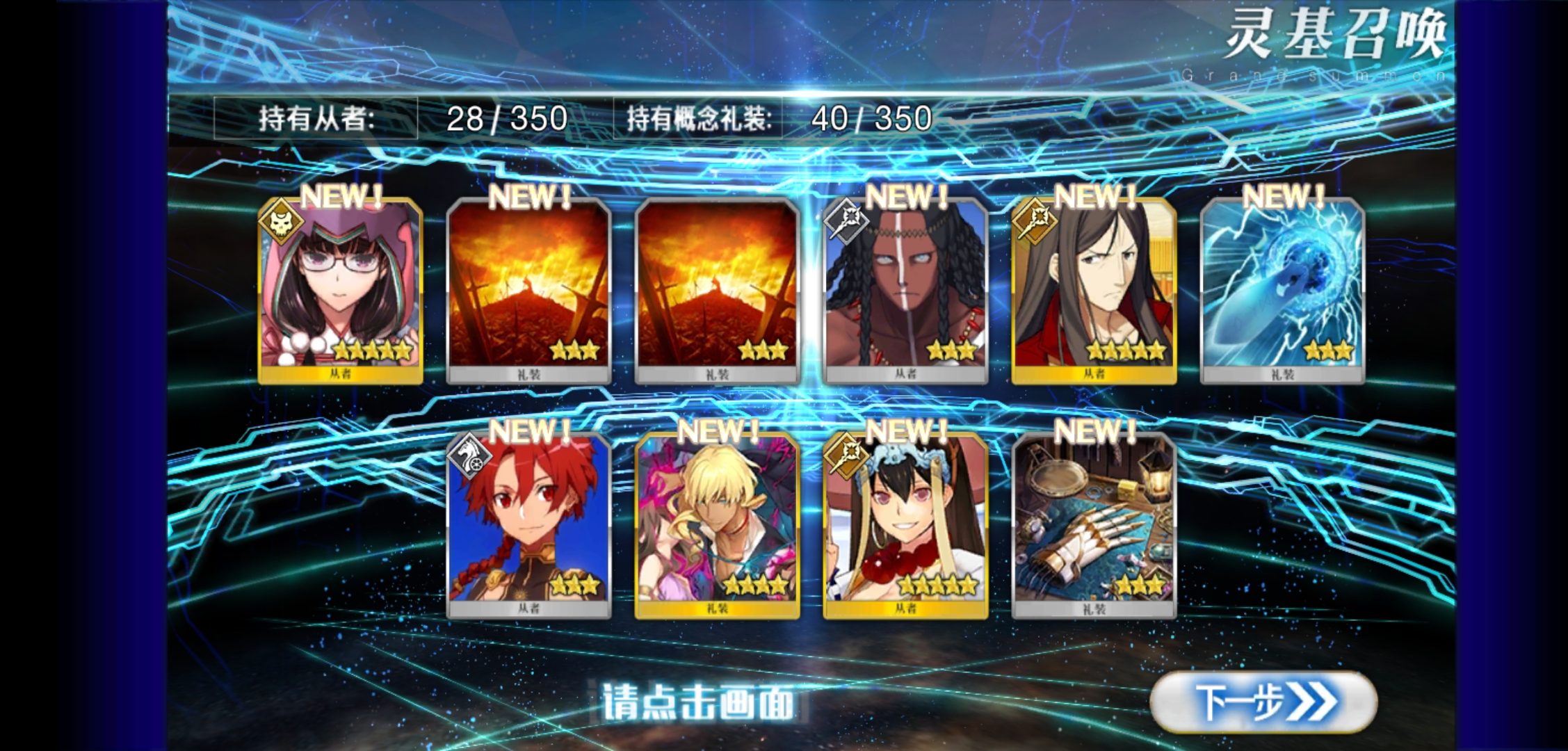The height and width of the screenshot is (751, 1568).
Task: Open the blonde man four-star craft essence
Action: point(717,526)
